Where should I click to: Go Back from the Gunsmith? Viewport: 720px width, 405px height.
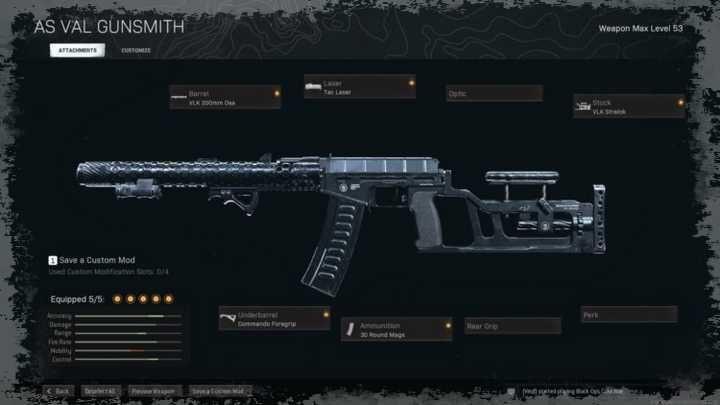point(58,390)
